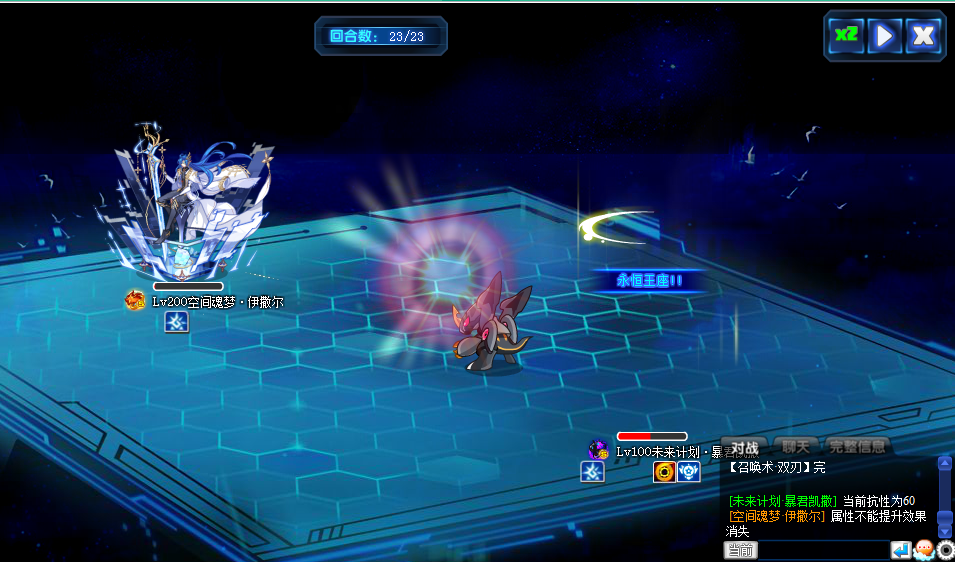The height and width of the screenshot is (562, 955).
Task: Click the chat message input field
Action: [823, 550]
